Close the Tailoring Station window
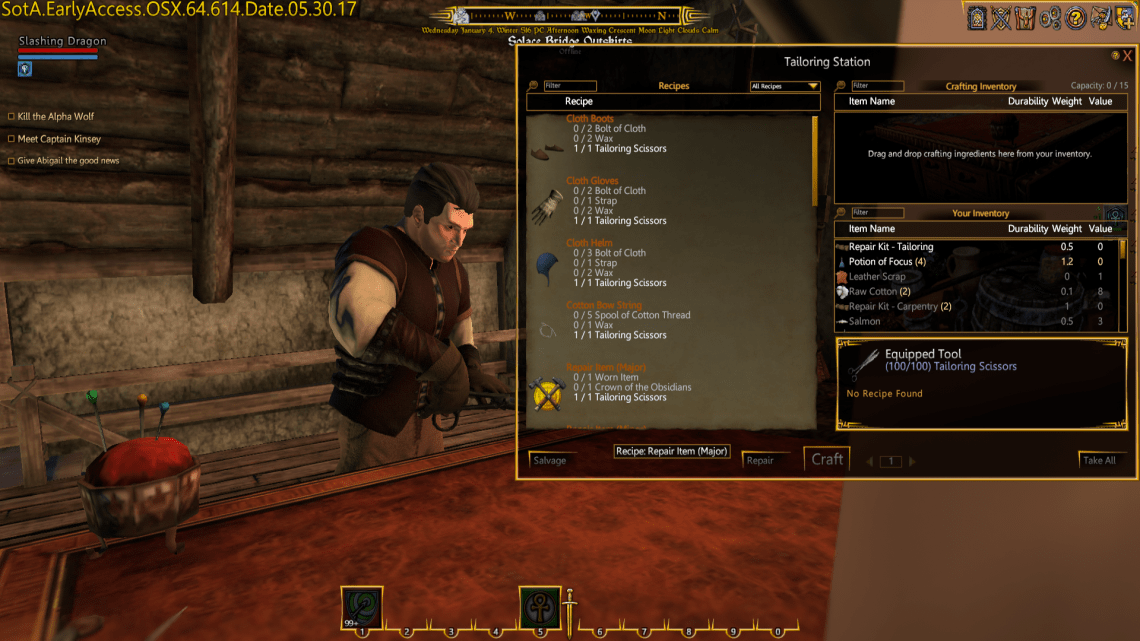 (1127, 57)
